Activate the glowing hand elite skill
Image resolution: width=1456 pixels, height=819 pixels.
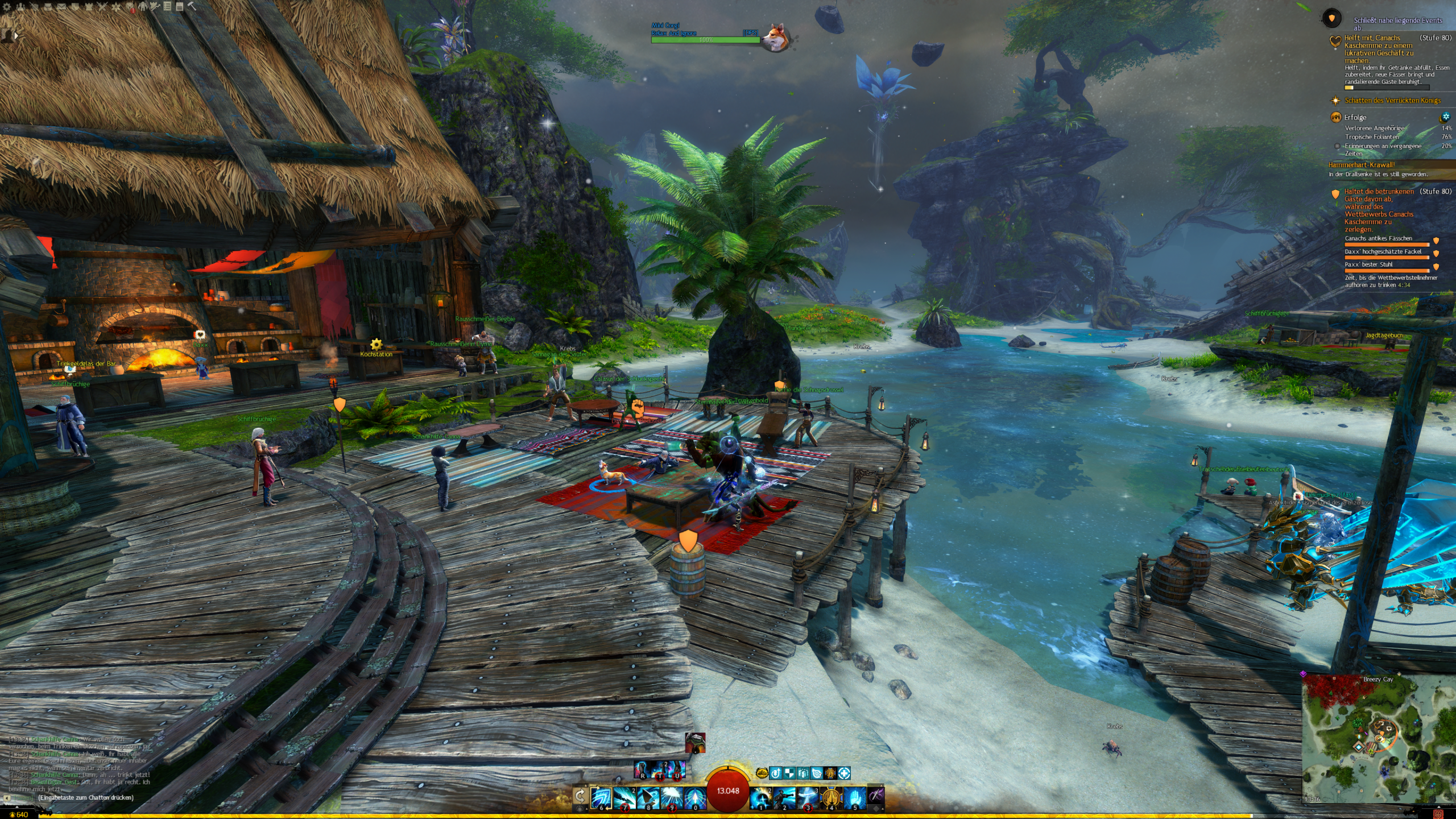(855, 797)
